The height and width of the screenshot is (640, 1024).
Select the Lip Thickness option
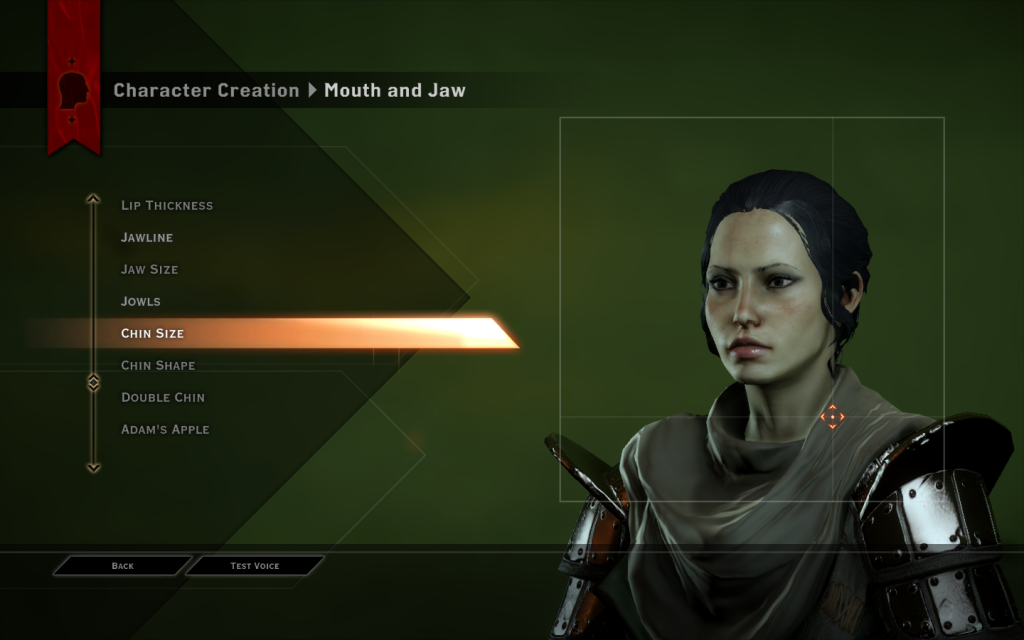click(167, 206)
